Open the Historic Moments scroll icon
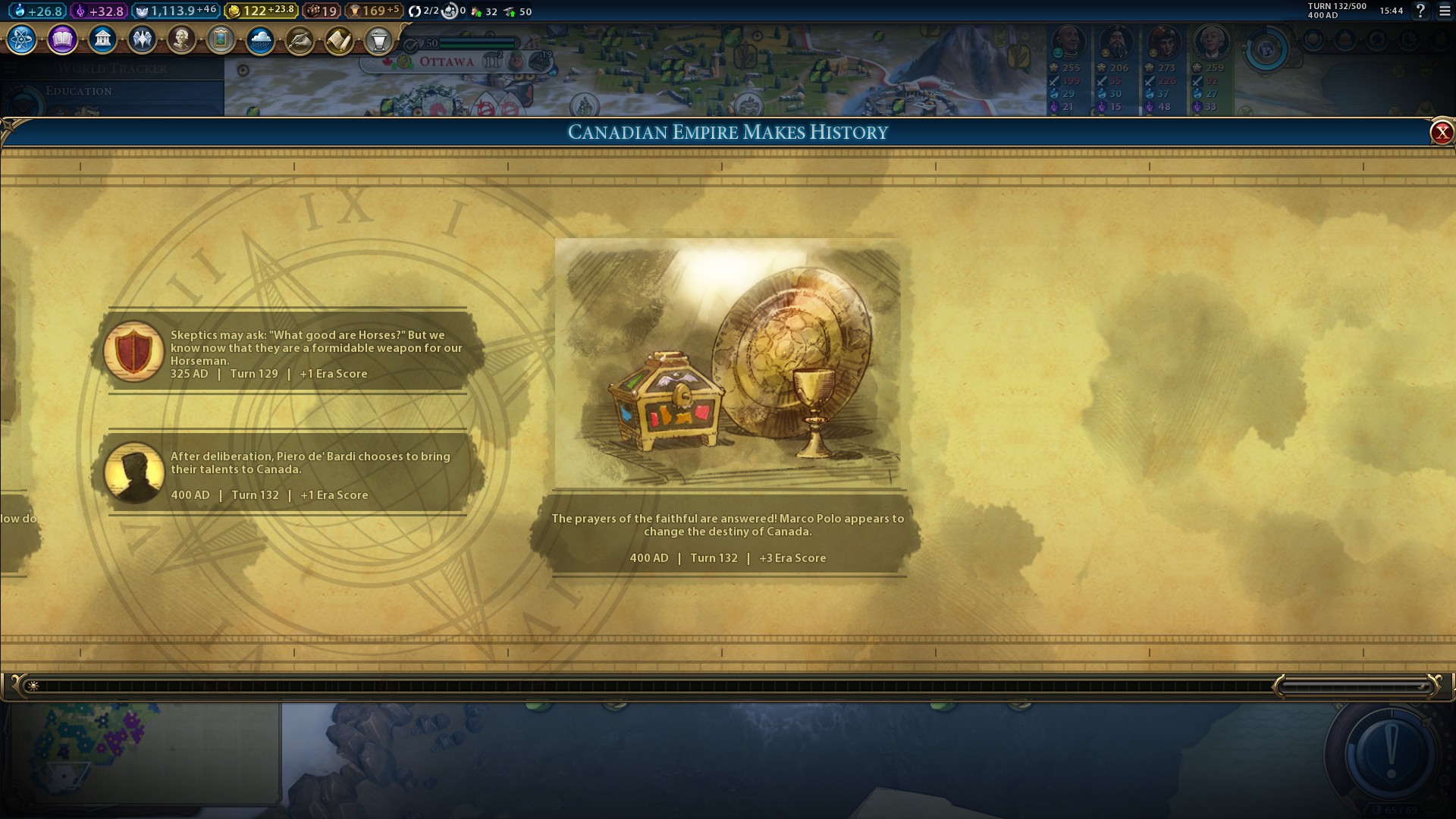The width and height of the screenshot is (1456, 819). [339, 39]
